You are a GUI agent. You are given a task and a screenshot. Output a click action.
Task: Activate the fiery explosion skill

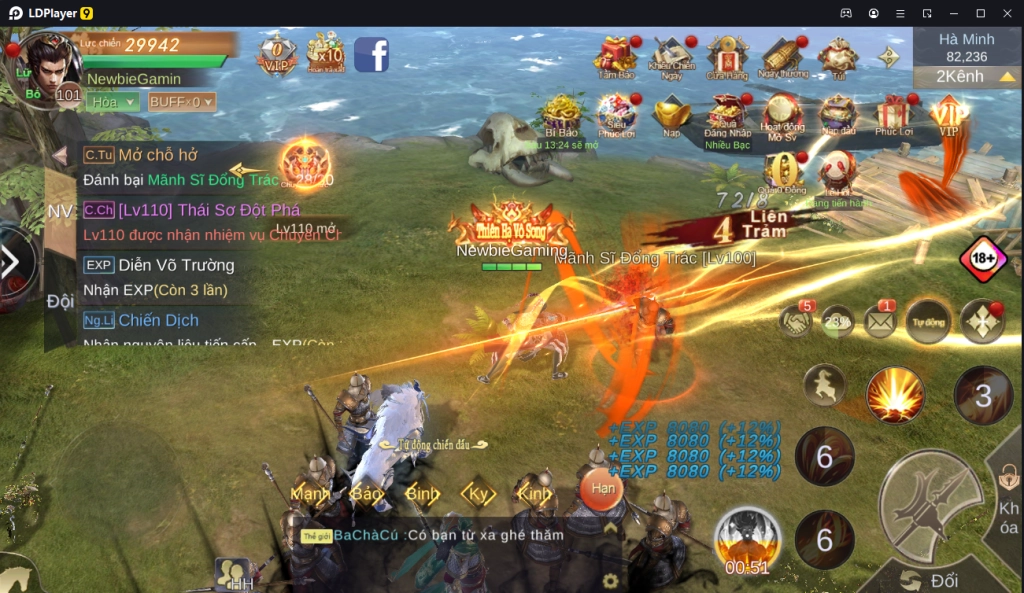point(894,393)
